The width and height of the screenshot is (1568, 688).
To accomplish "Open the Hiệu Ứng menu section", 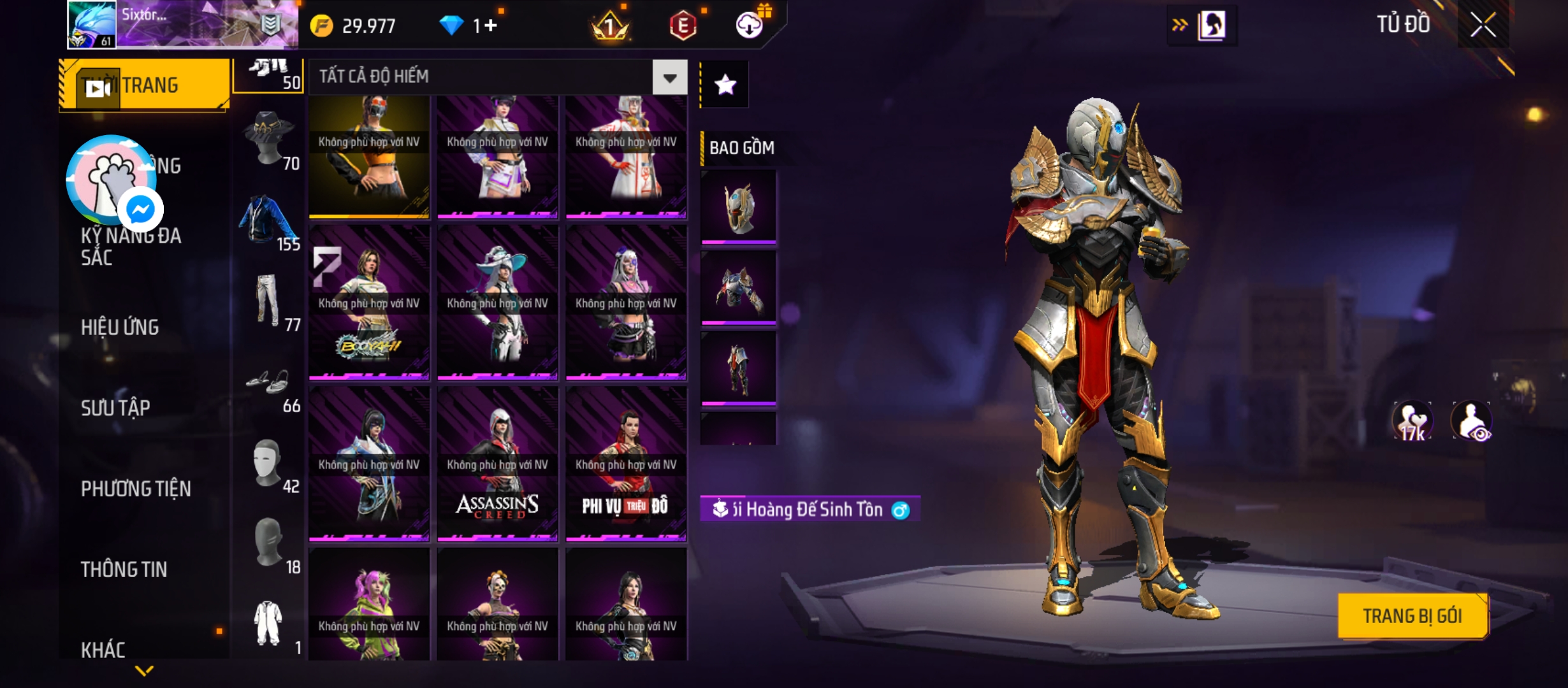I will pyautogui.click(x=120, y=327).
